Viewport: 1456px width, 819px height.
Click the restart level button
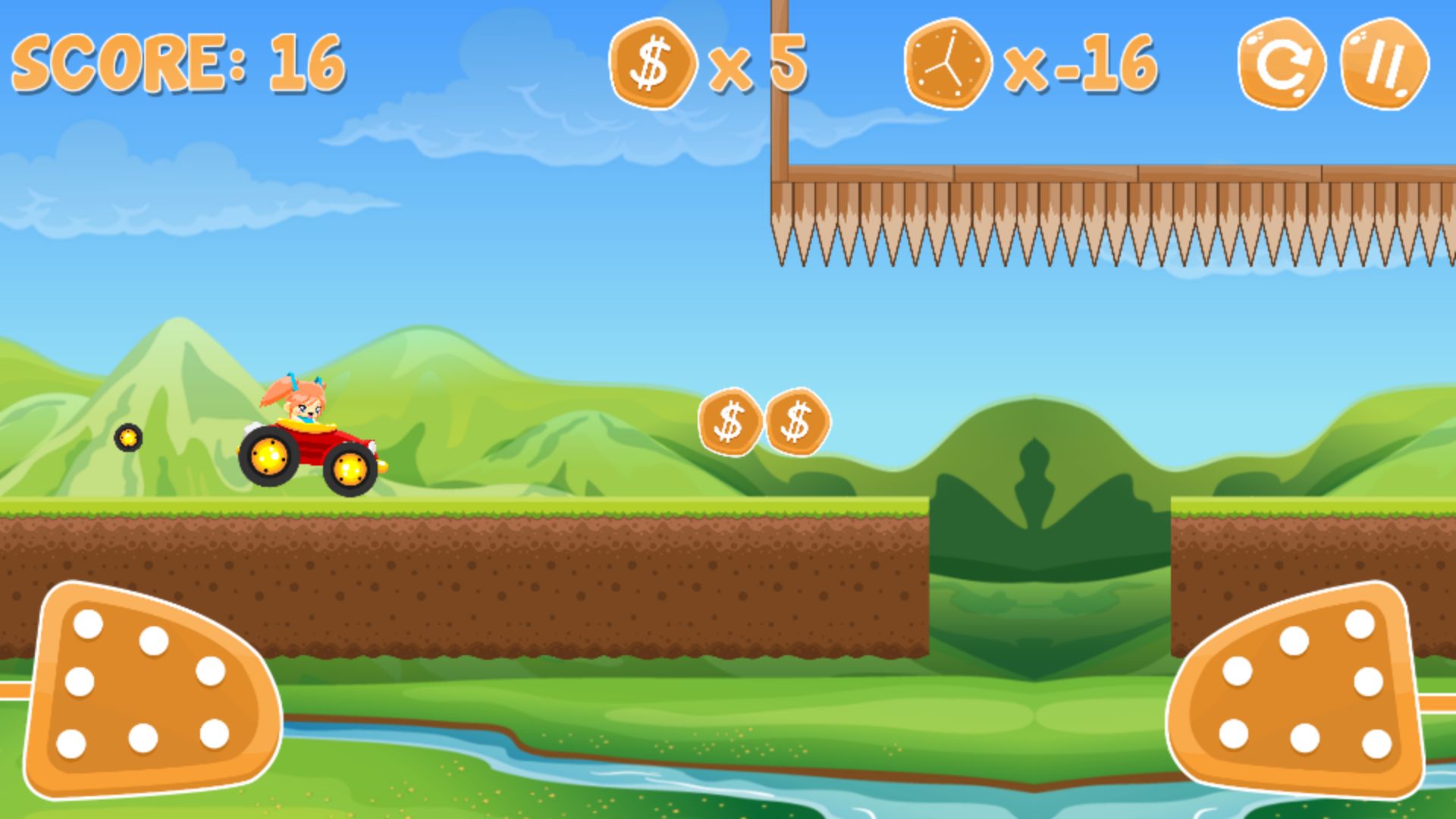coord(1282,64)
